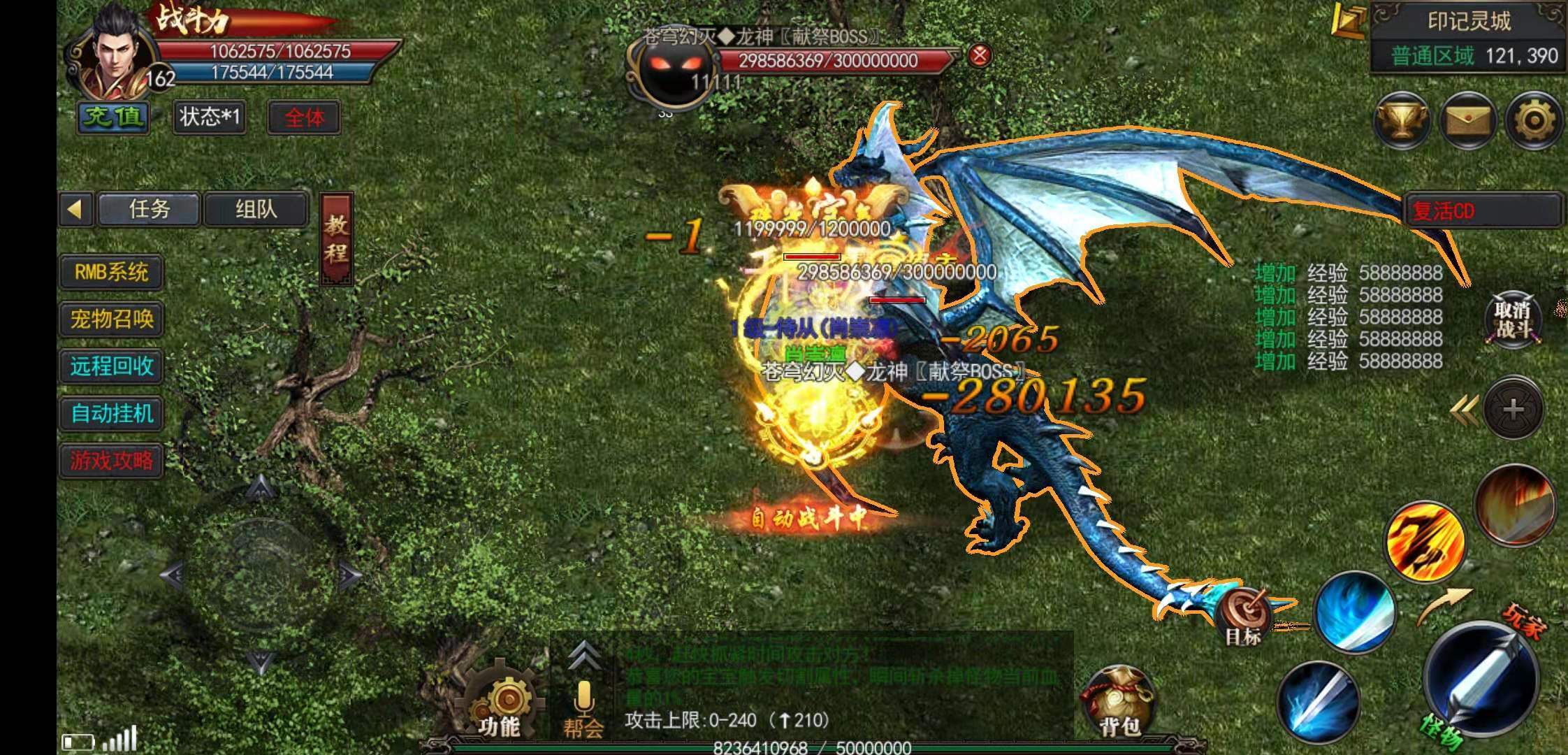Open the trophy rankings icon
Viewport: 1568px width, 755px height.
(x=1402, y=121)
